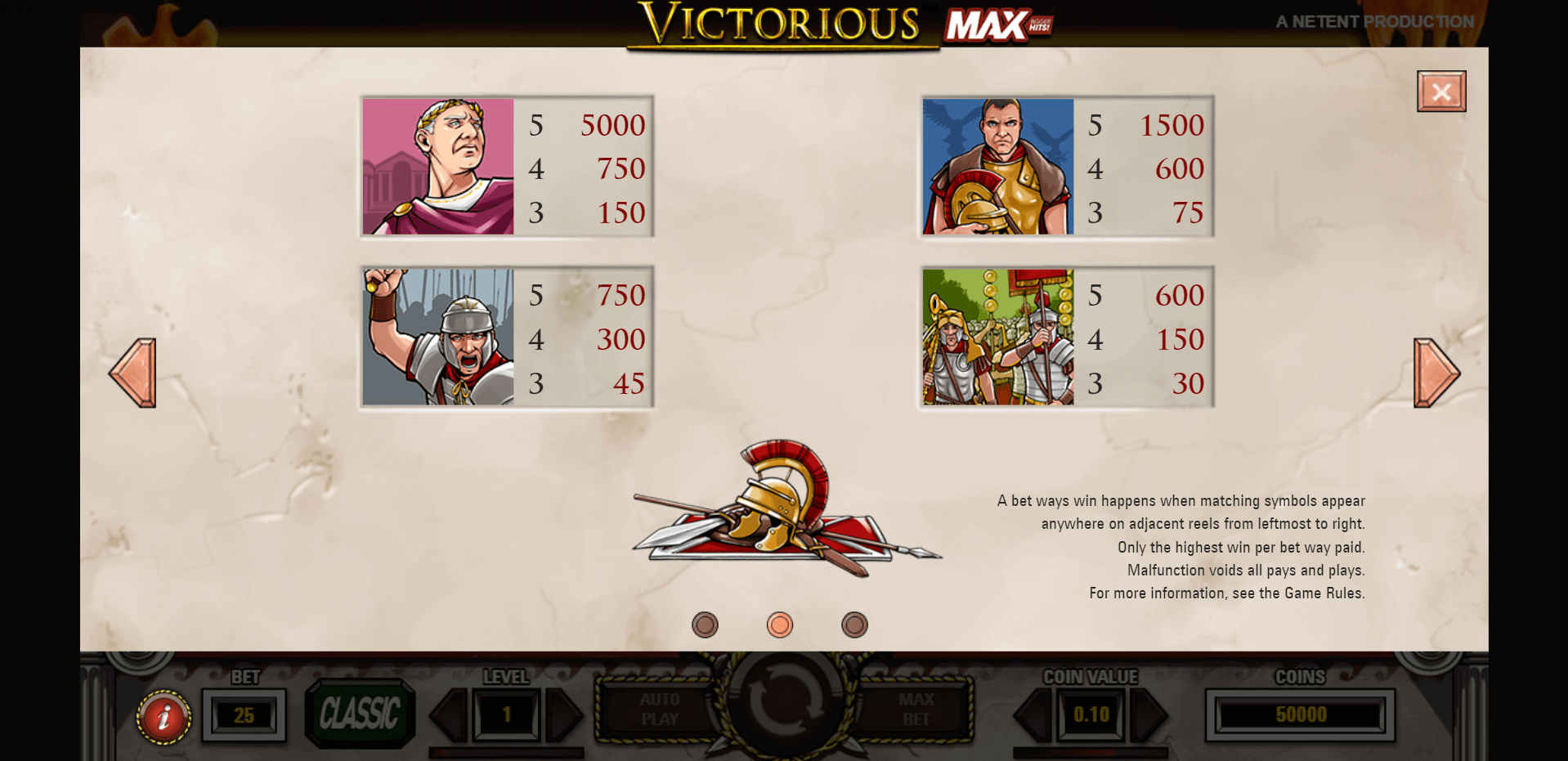Image resolution: width=1568 pixels, height=761 pixels.
Task: Toggle the green CLASSIC mode button
Action: (x=360, y=714)
